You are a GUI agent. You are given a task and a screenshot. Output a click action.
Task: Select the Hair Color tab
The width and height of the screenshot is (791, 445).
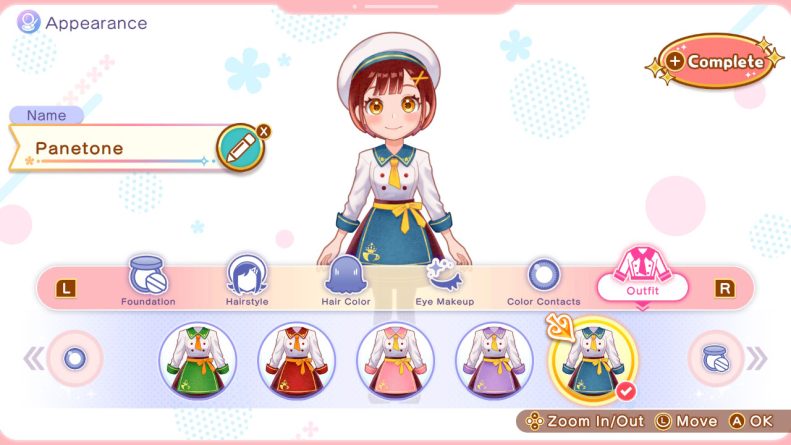[x=345, y=281]
